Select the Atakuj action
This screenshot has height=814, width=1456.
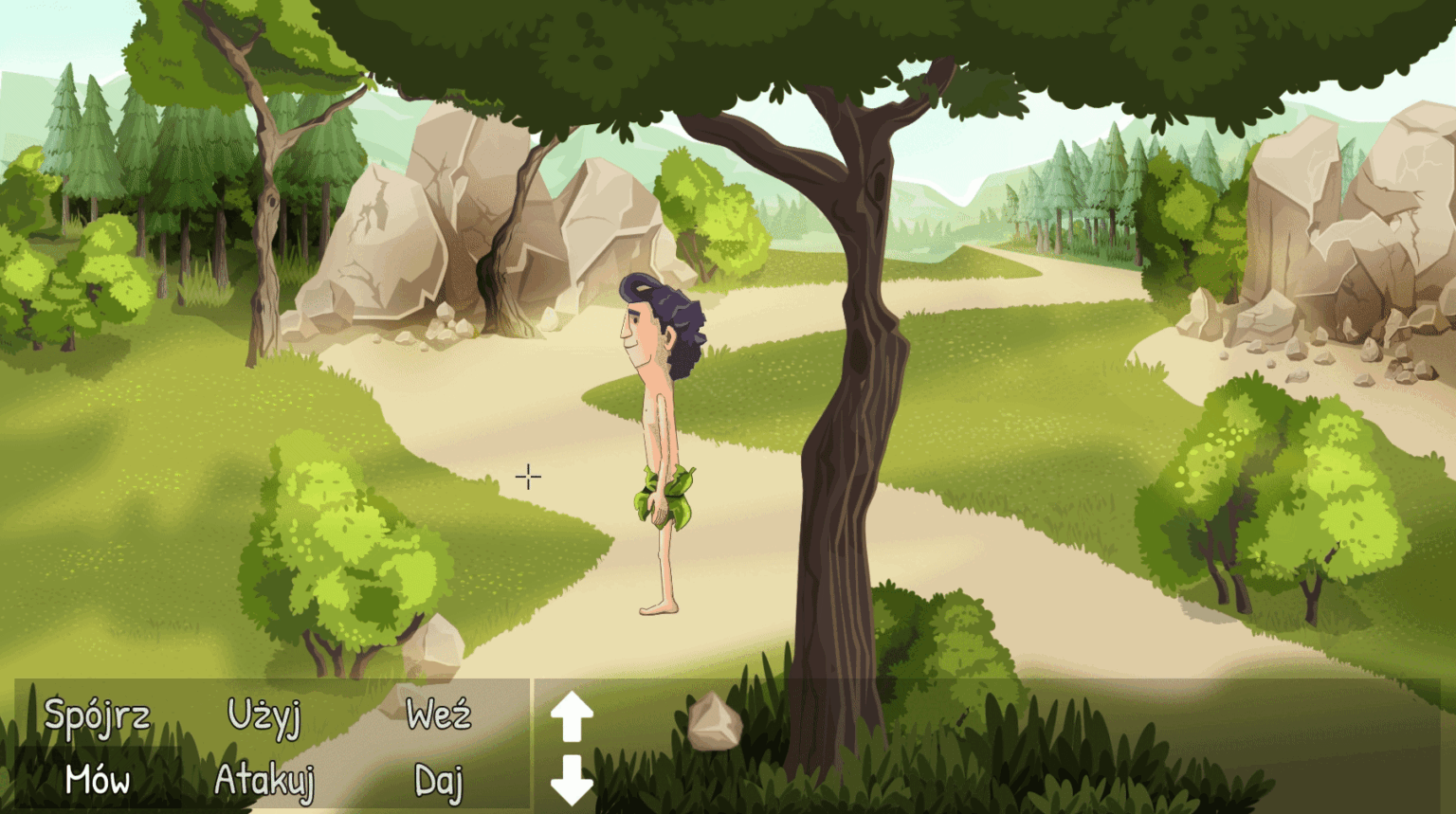[264, 780]
